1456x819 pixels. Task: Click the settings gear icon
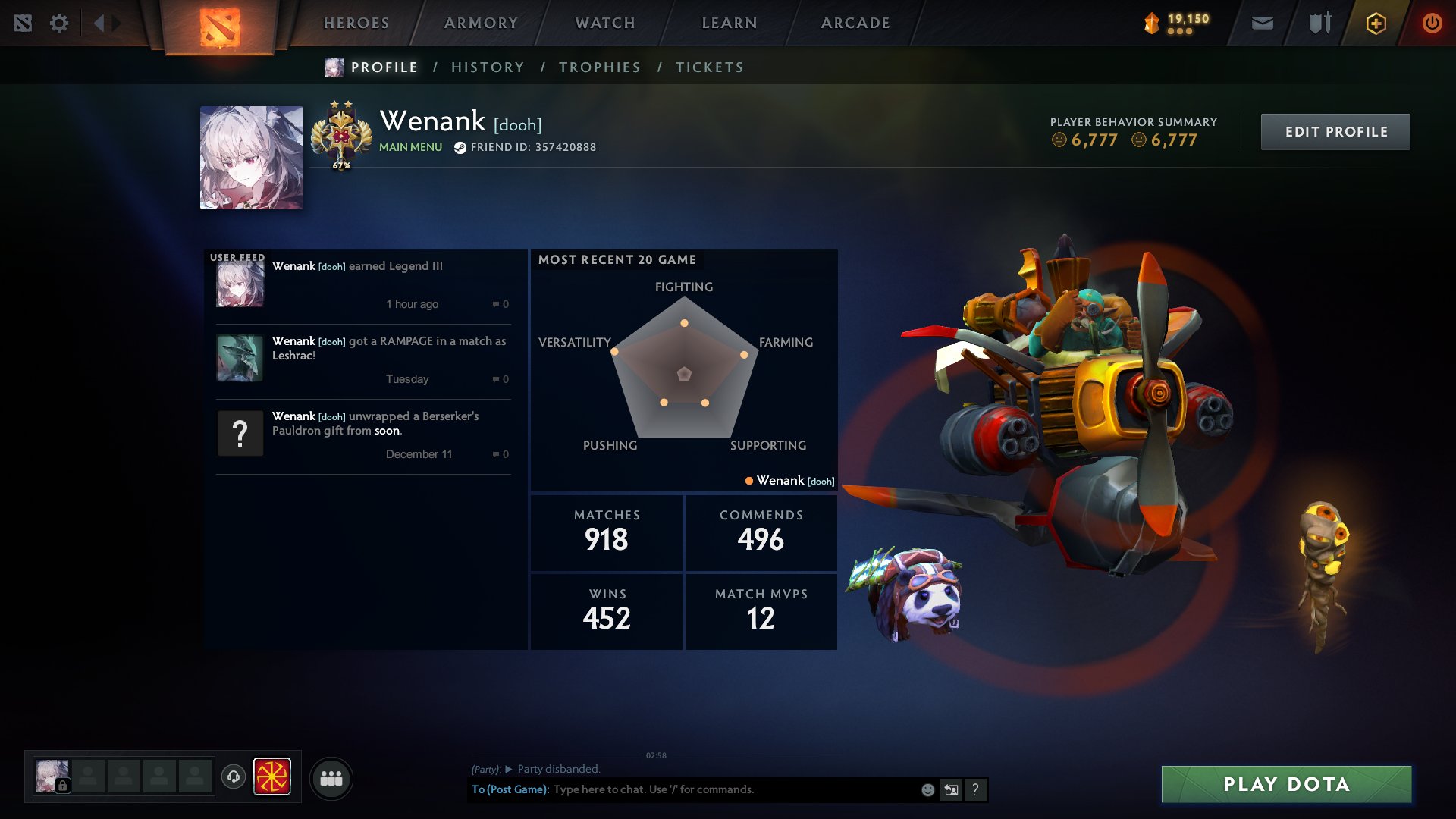point(59,23)
